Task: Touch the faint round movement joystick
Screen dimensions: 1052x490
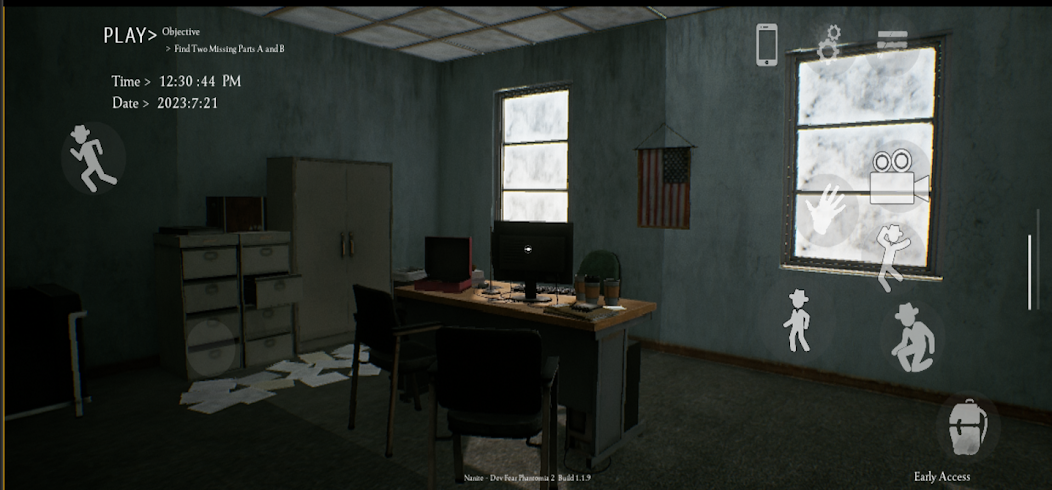Action: (212, 346)
